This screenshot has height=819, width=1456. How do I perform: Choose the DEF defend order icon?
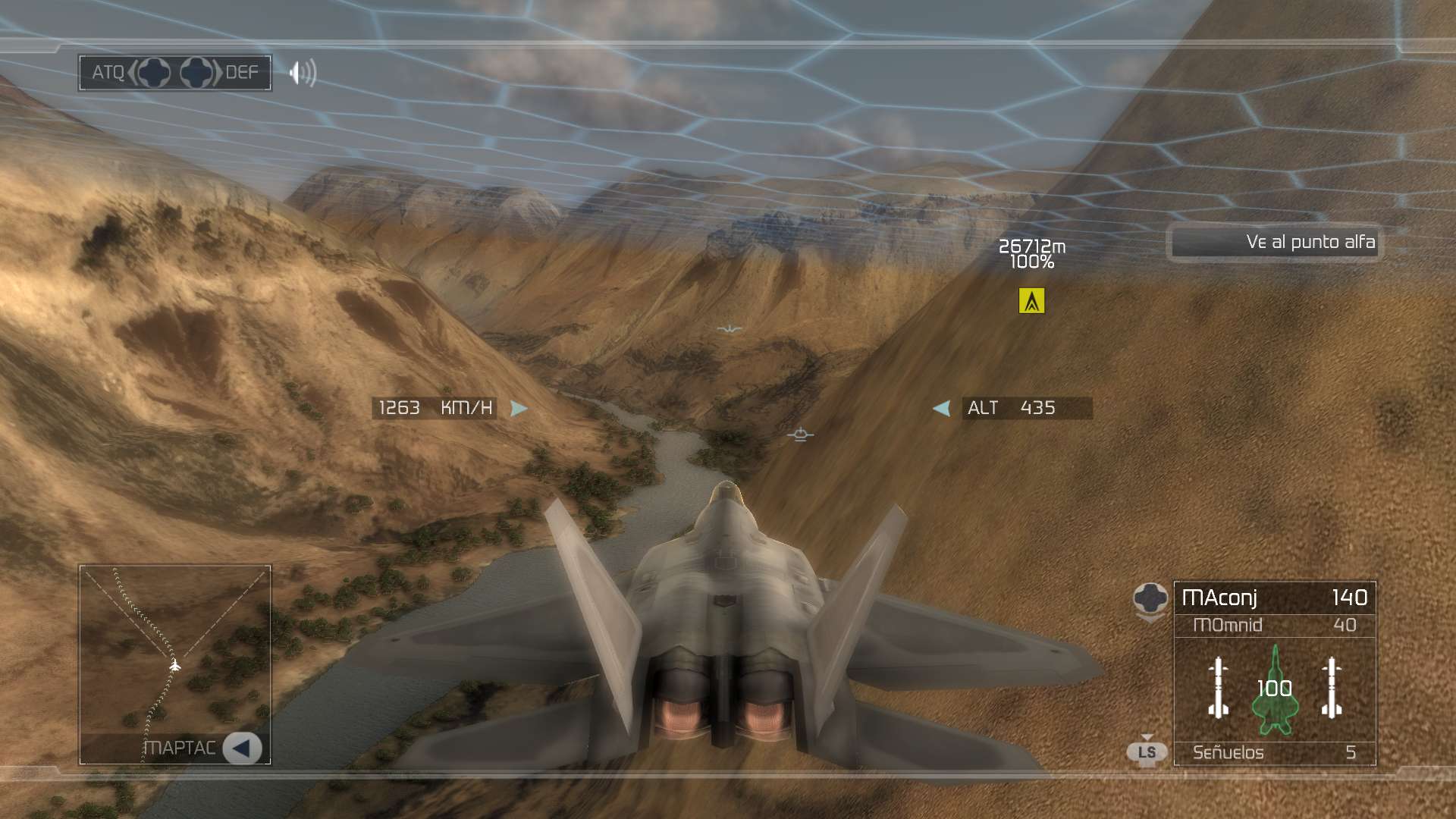pos(197,73)
